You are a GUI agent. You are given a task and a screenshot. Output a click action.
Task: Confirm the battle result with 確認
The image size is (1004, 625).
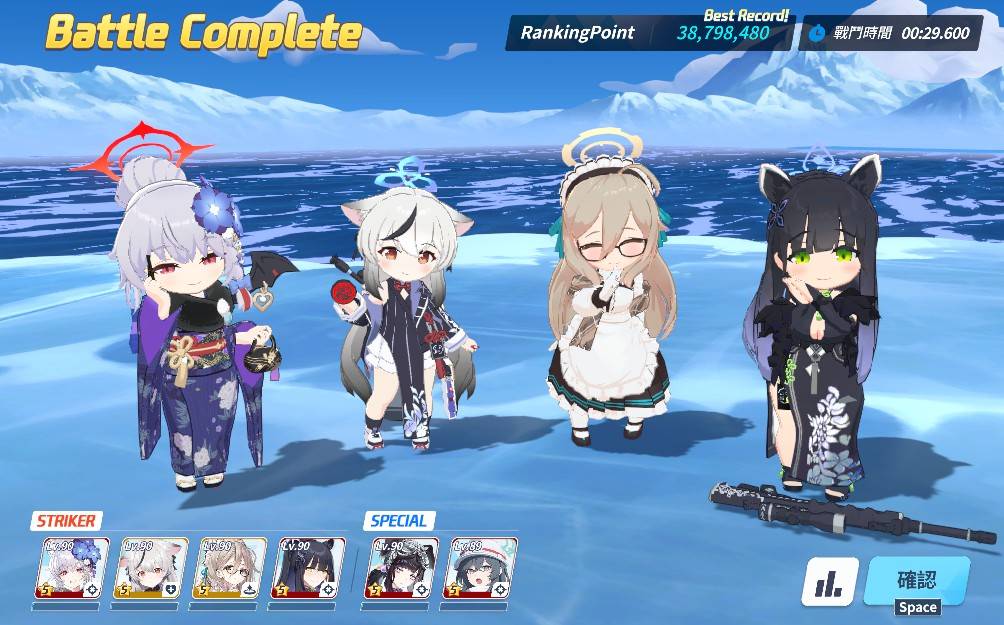[916, 582]
